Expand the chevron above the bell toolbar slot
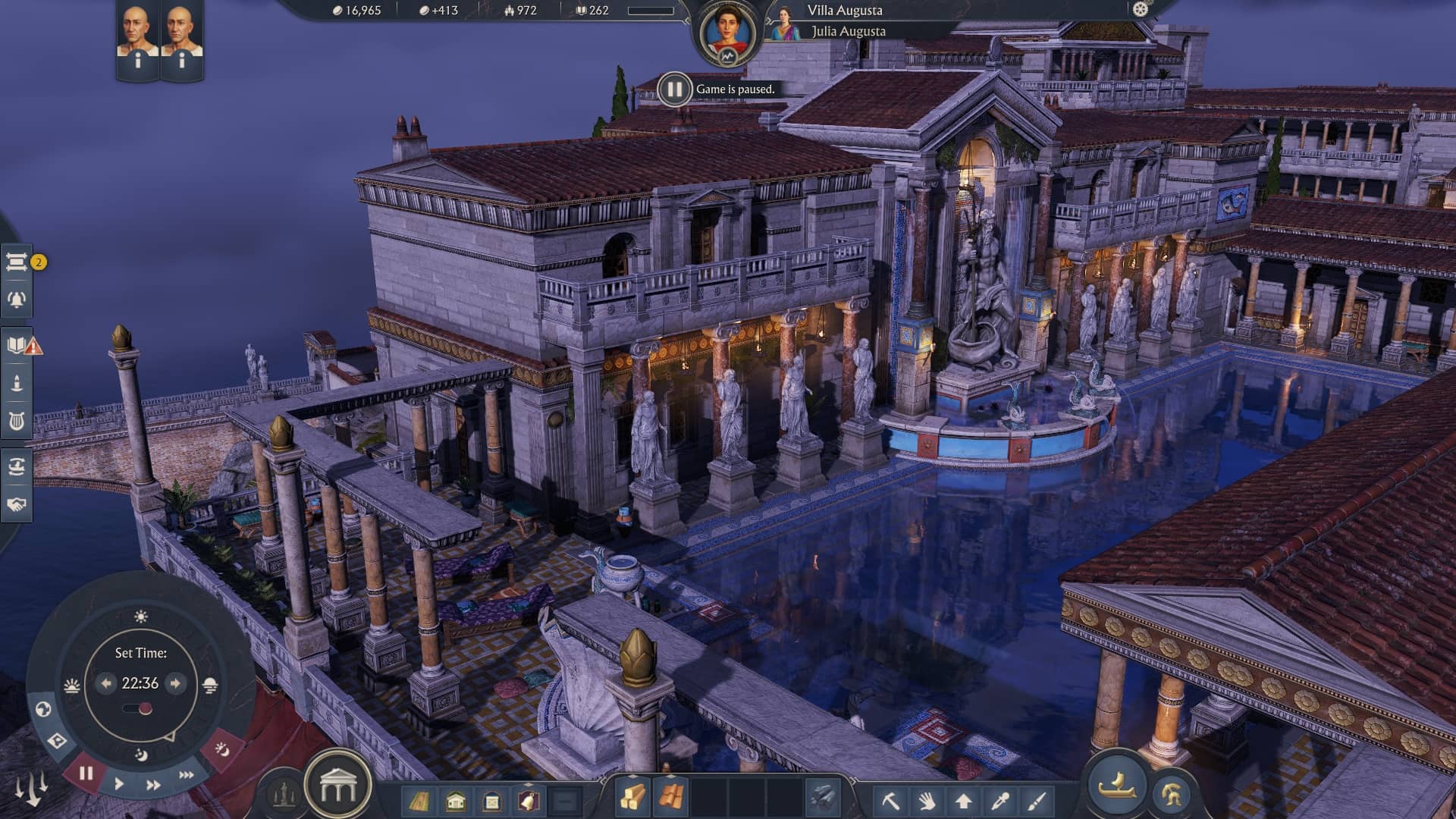Screen dimensions: 1456x819 click(x=529, y=785)
